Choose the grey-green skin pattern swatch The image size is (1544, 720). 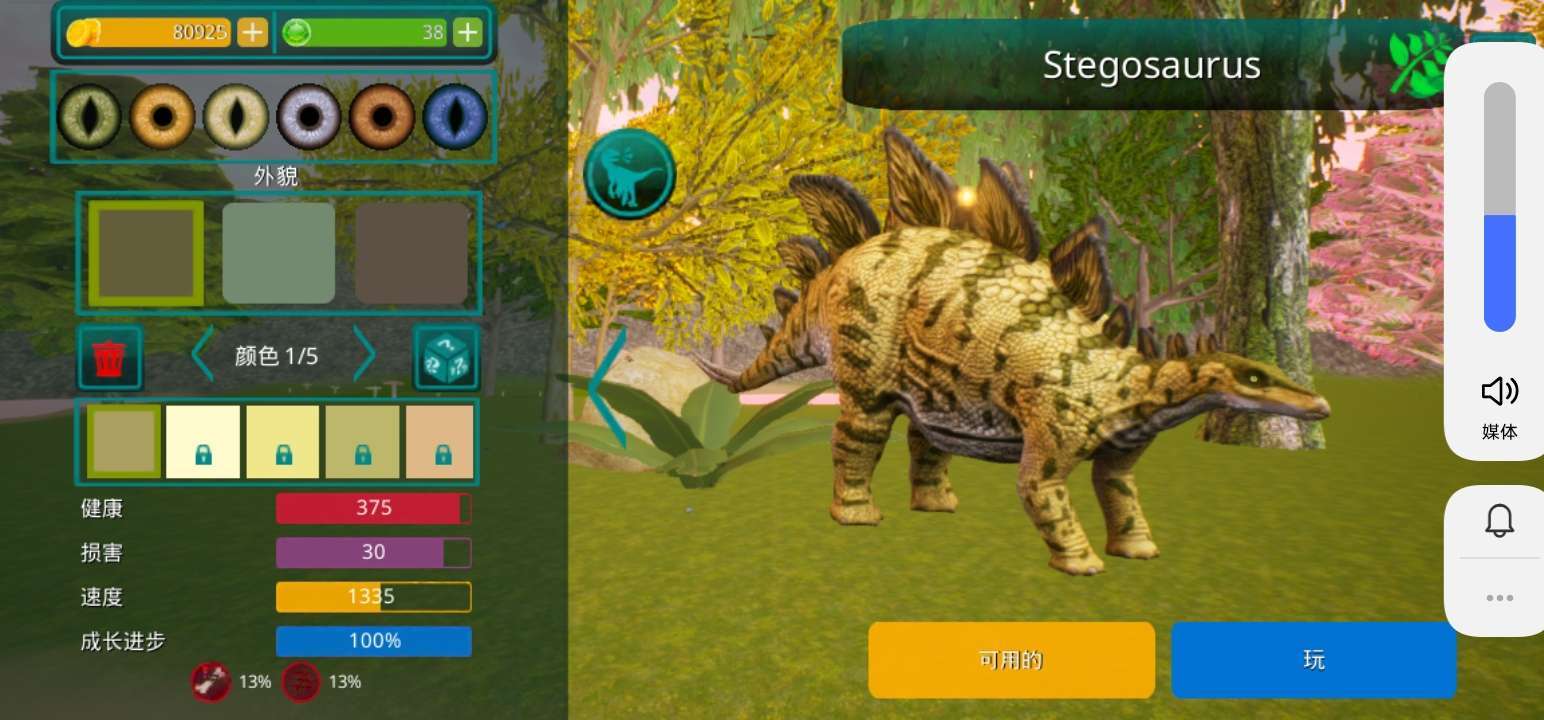tap(278, 253)
